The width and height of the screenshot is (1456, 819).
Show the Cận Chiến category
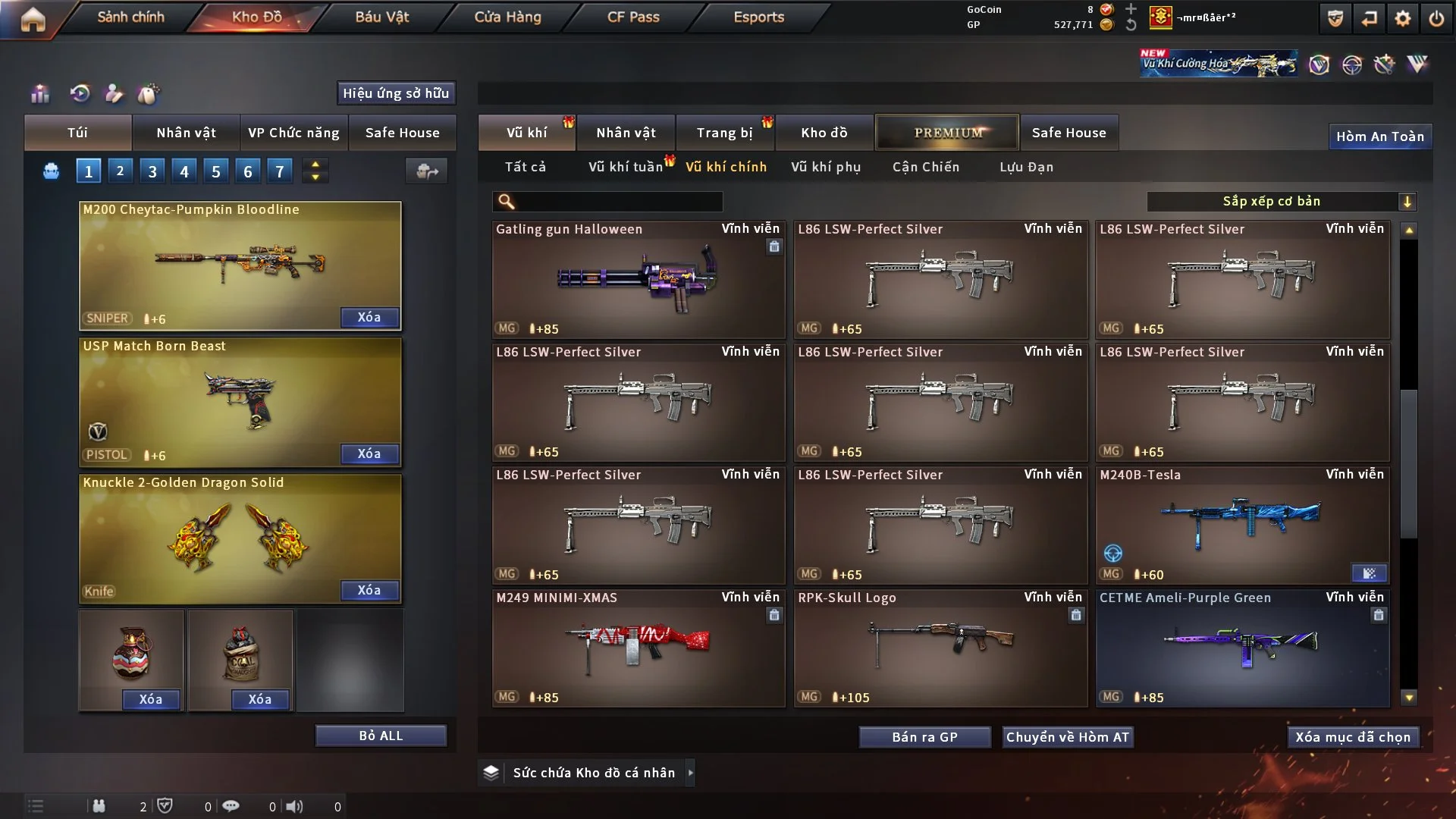926,167
